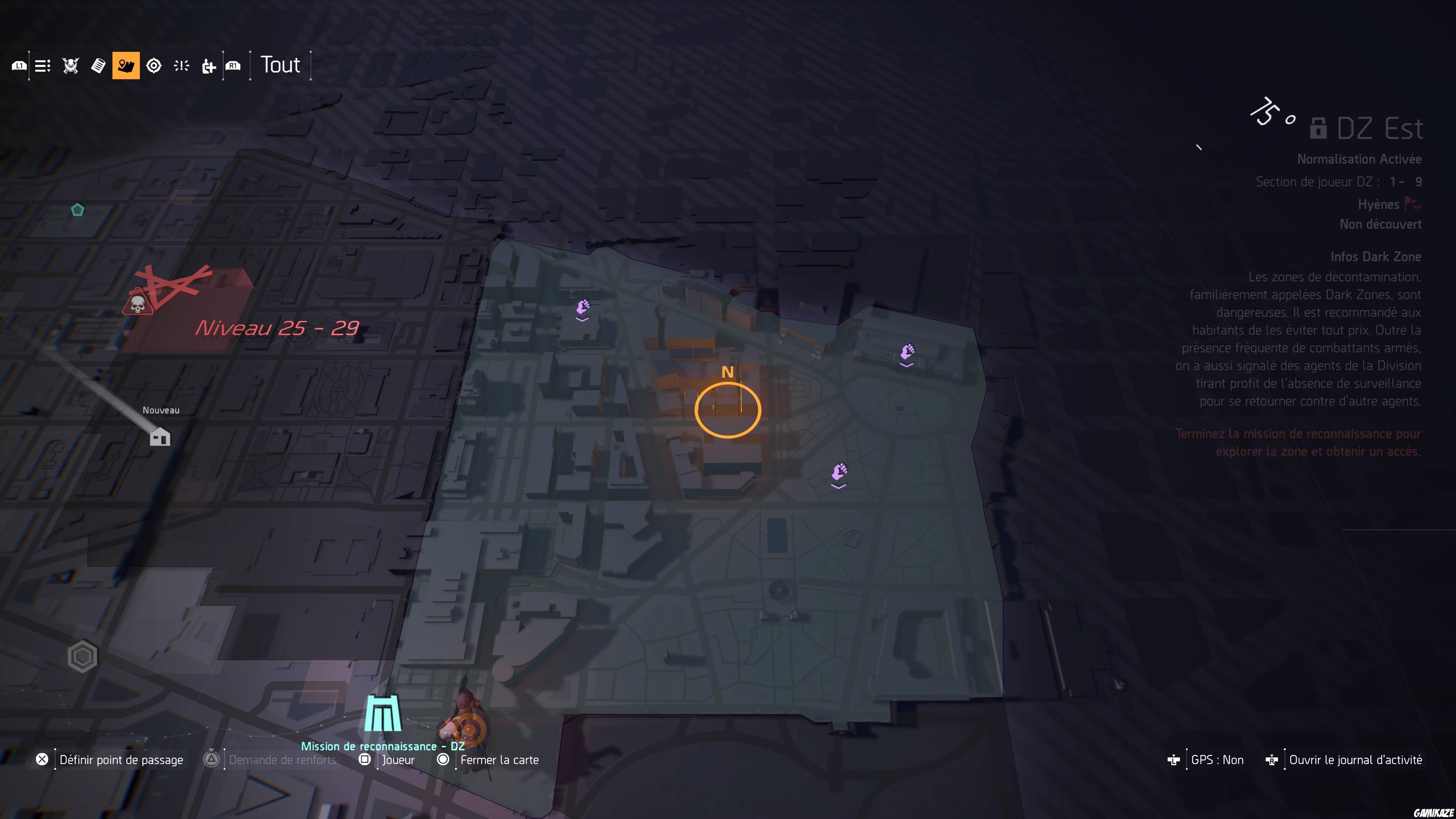Open the clipboard progression icon

click(98, 65)
